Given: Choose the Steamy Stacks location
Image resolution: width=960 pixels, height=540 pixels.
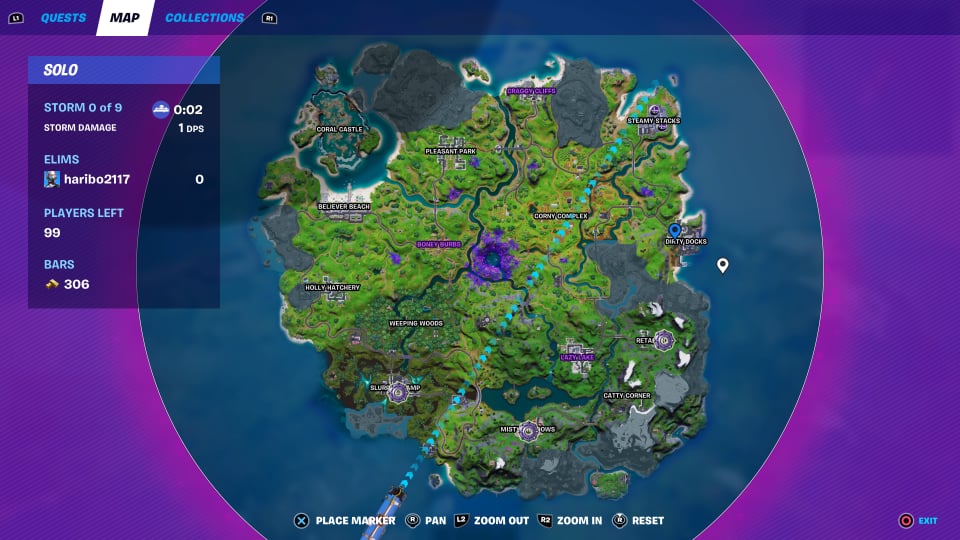Looking at the screenshot, I should pos(653,121).
